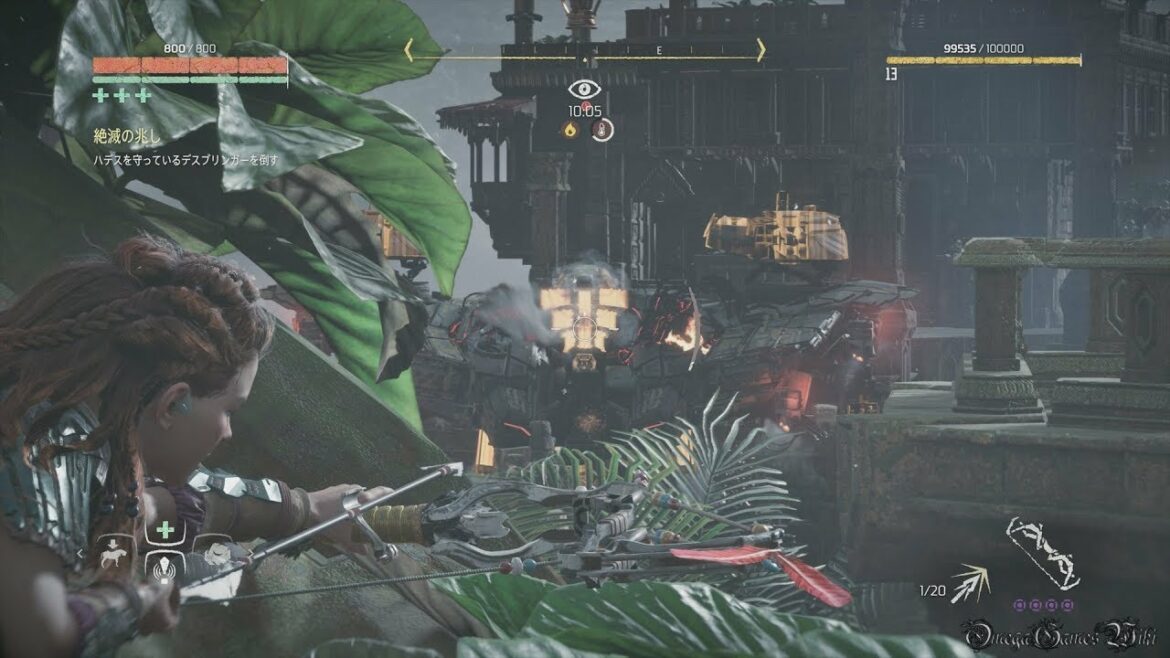
Task: Select the arrow ammo type icon
Action: [969, 583]
